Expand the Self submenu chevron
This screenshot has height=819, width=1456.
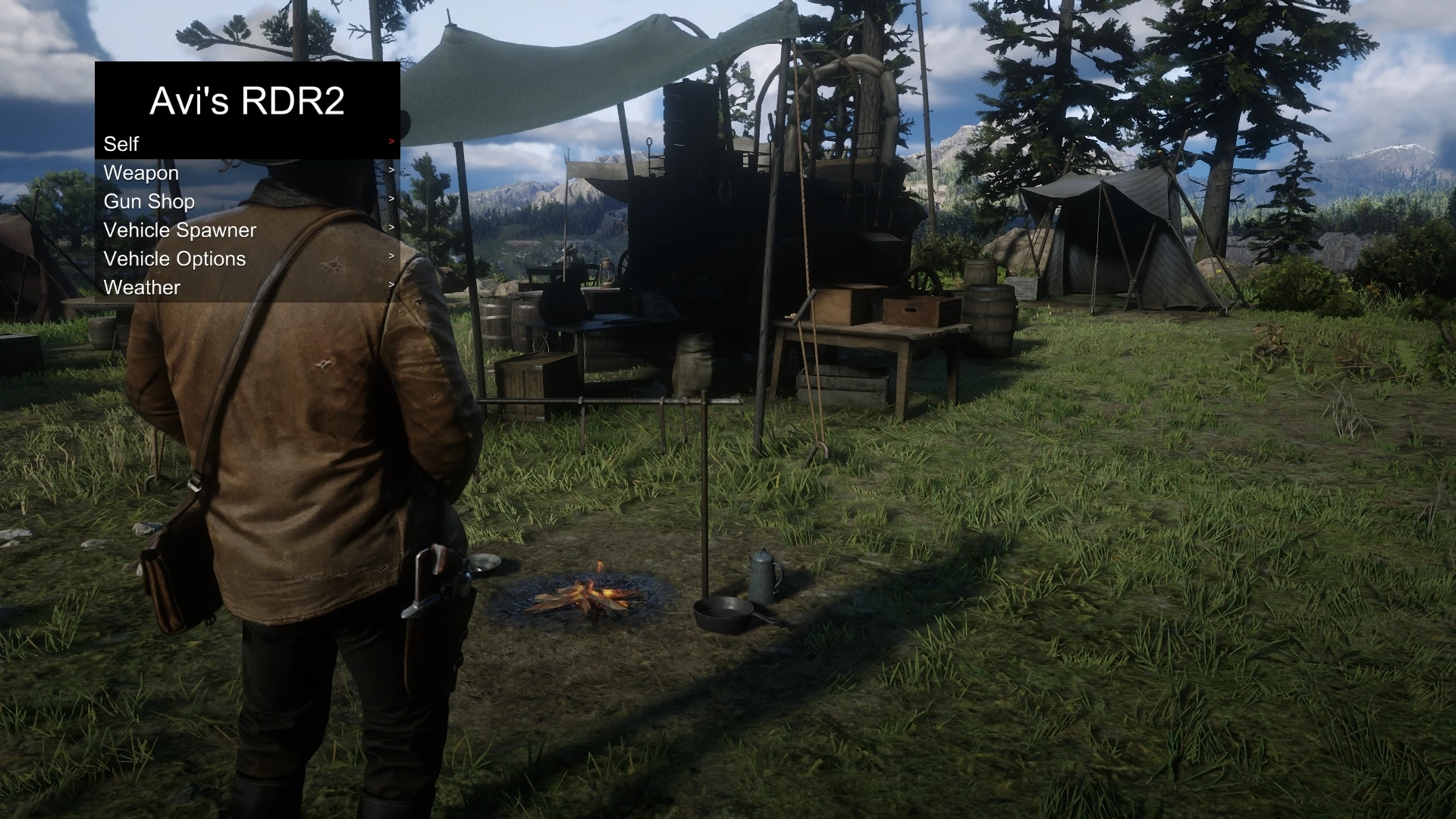tap(391, 141)
